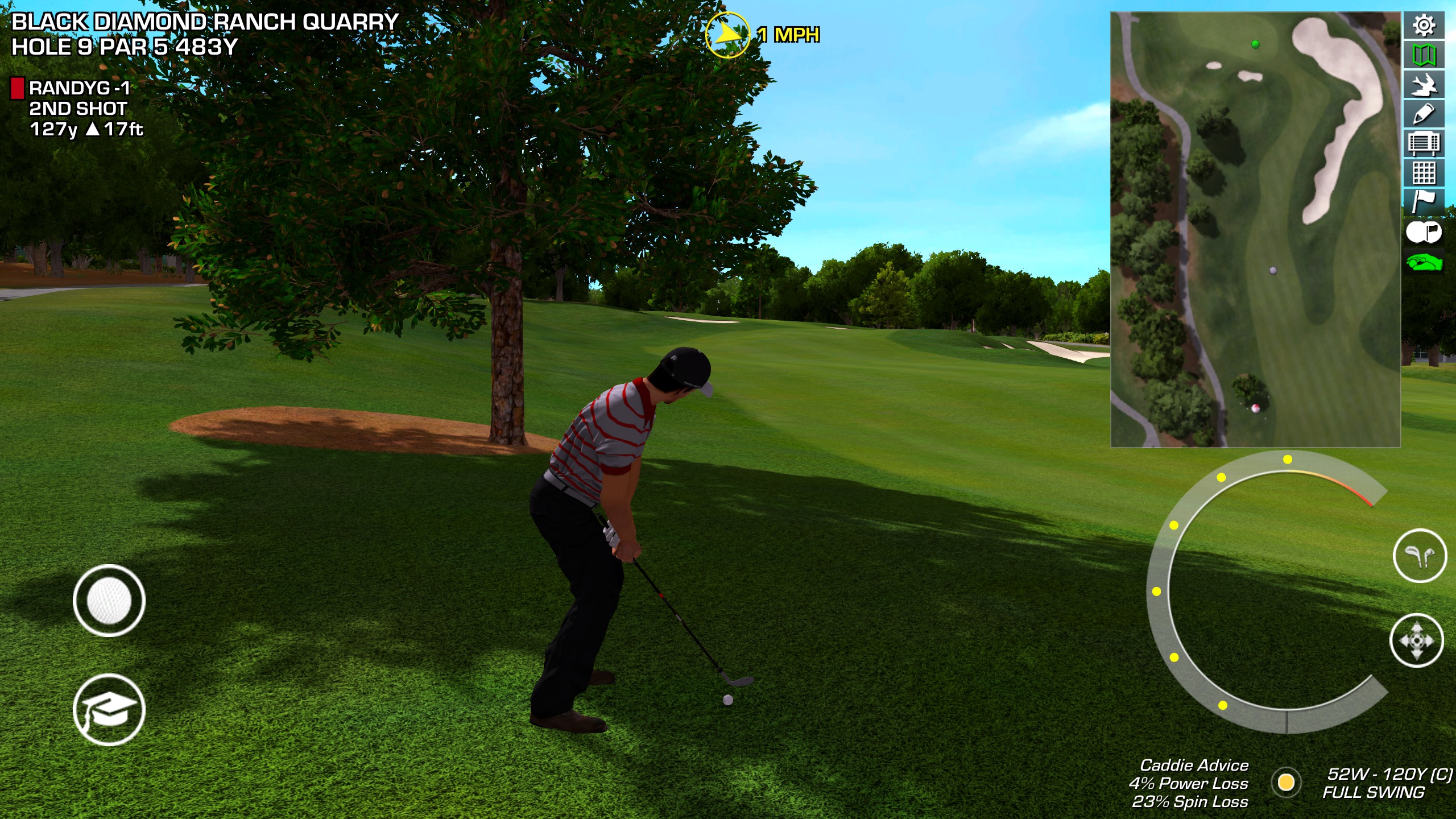The image size is (1456, 819).
Task: Activate the binoculars flag view
Action: (x=1424, y=232)
